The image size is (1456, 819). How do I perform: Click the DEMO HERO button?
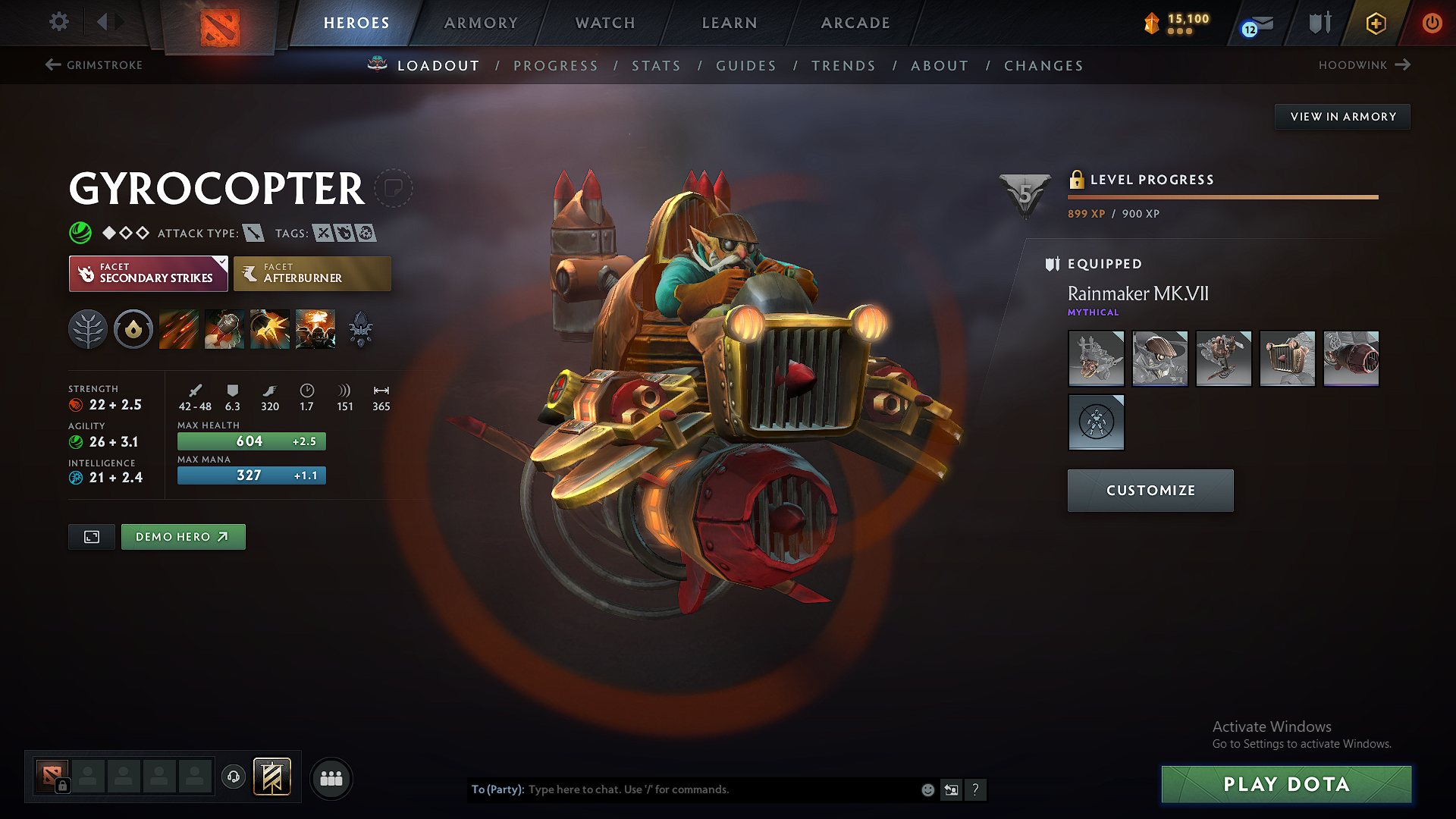coord(183,536)
